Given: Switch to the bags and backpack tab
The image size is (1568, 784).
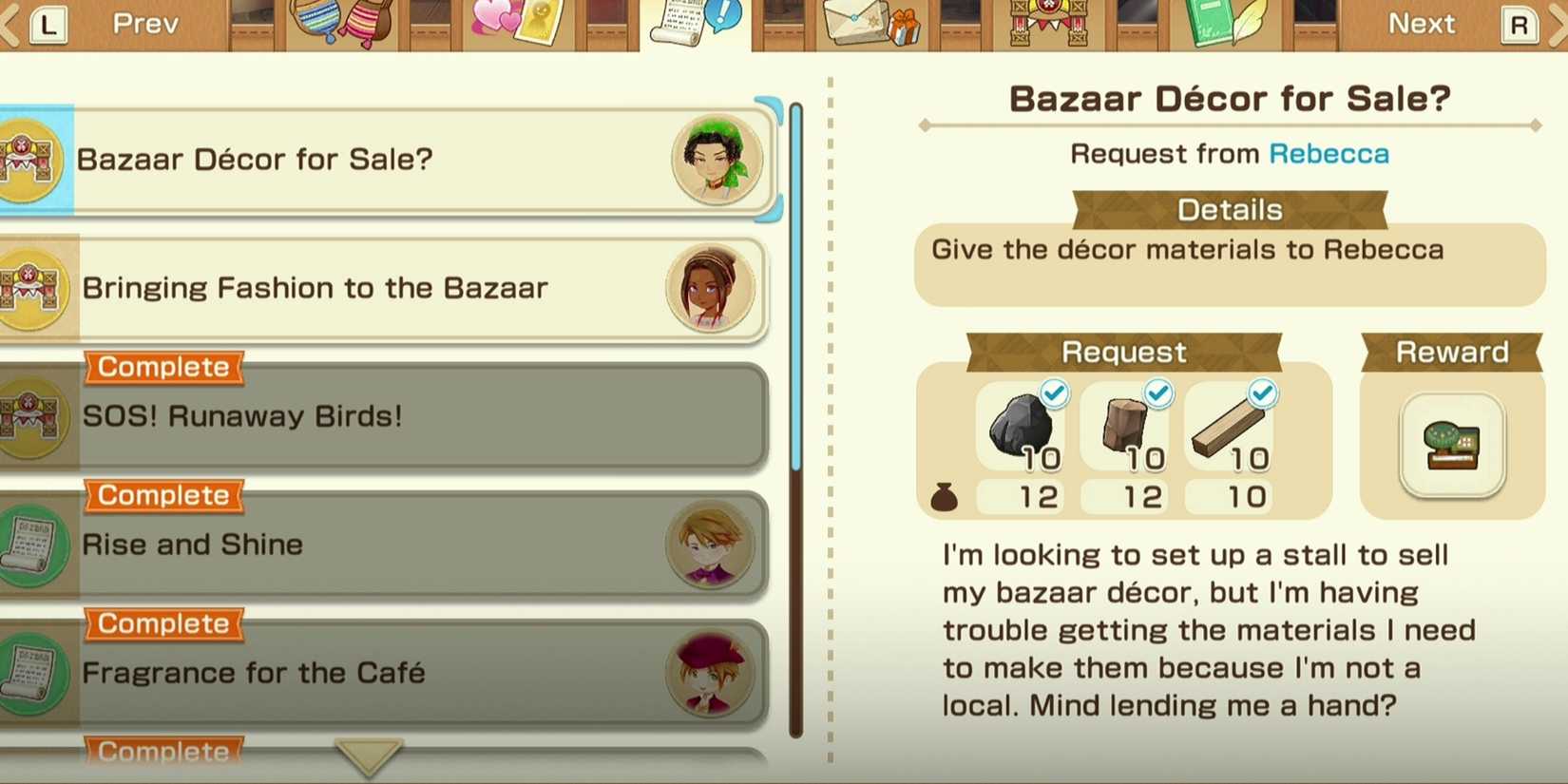Looking at the screenshot, I should (342, 23).
